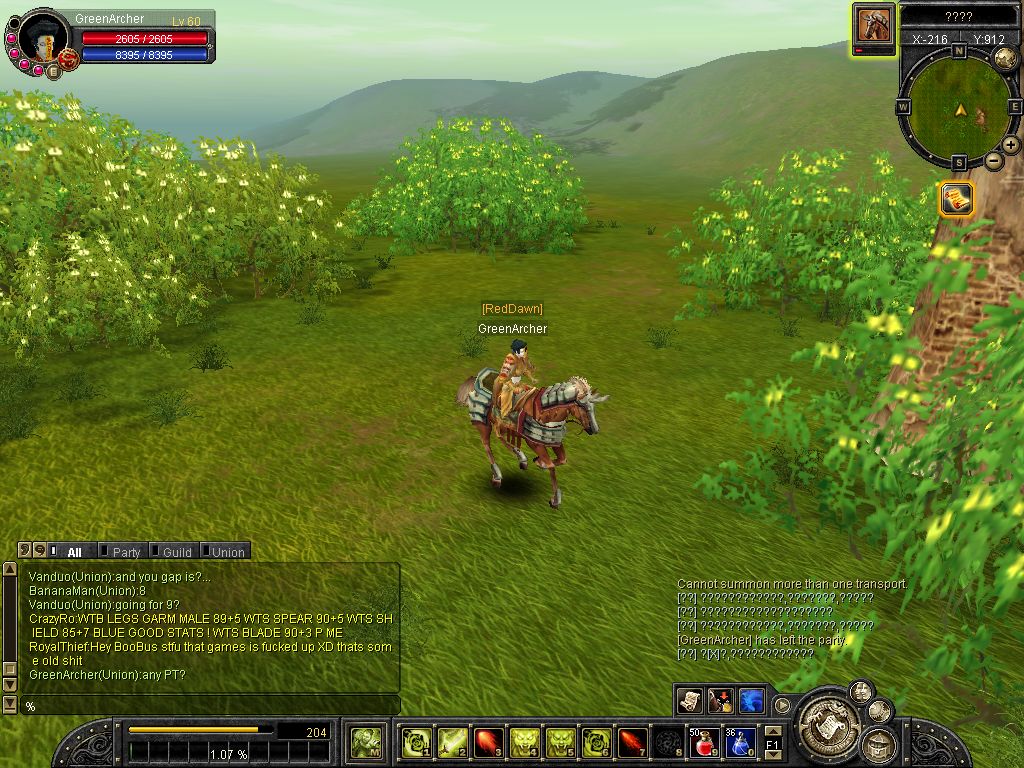The image size is (1024, 768).
Task: Activate the fire arrow skill in slot 3
Action: 489,743
